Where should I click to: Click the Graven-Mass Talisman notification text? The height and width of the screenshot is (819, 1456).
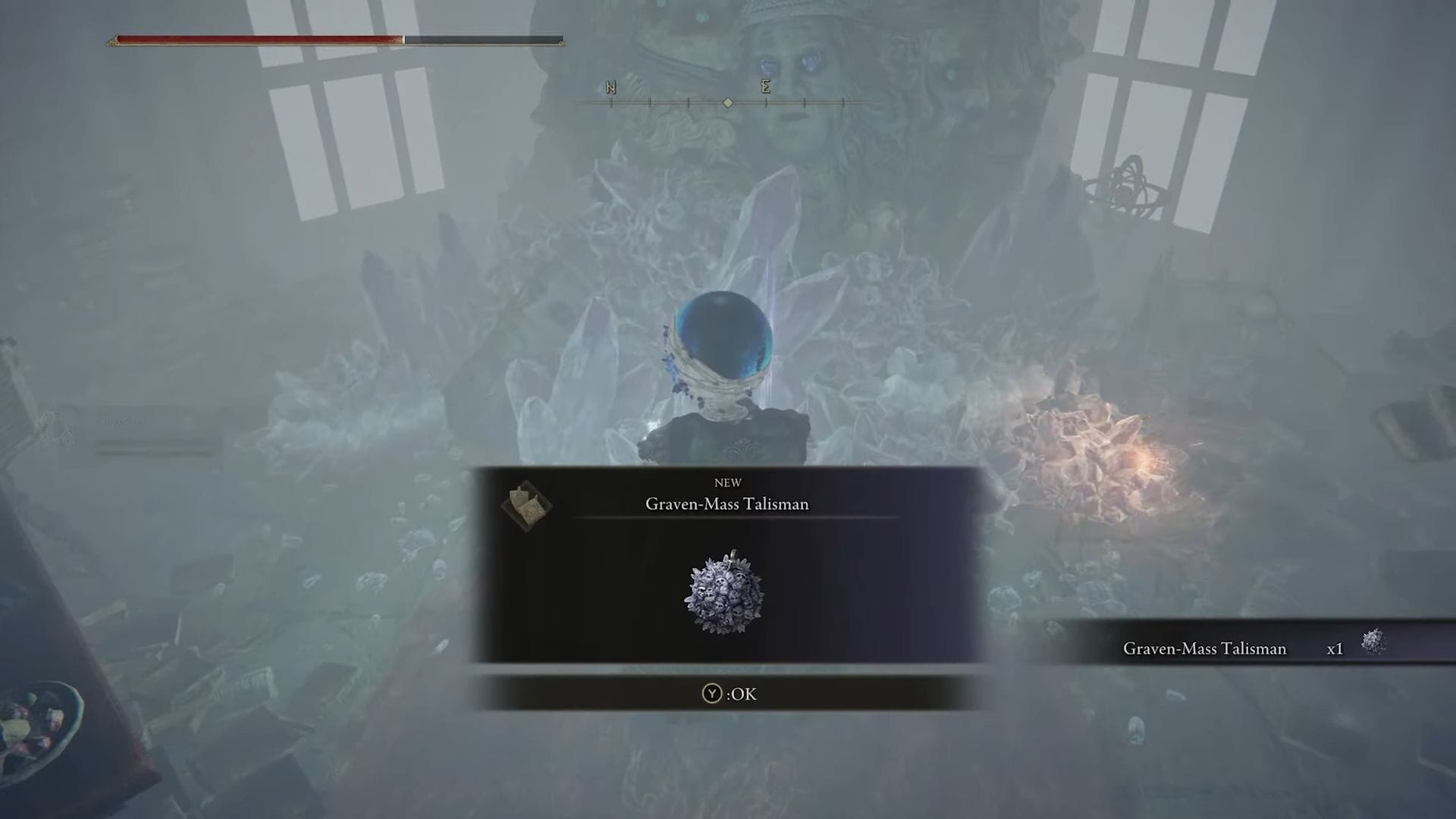(x=1204, y=649)
